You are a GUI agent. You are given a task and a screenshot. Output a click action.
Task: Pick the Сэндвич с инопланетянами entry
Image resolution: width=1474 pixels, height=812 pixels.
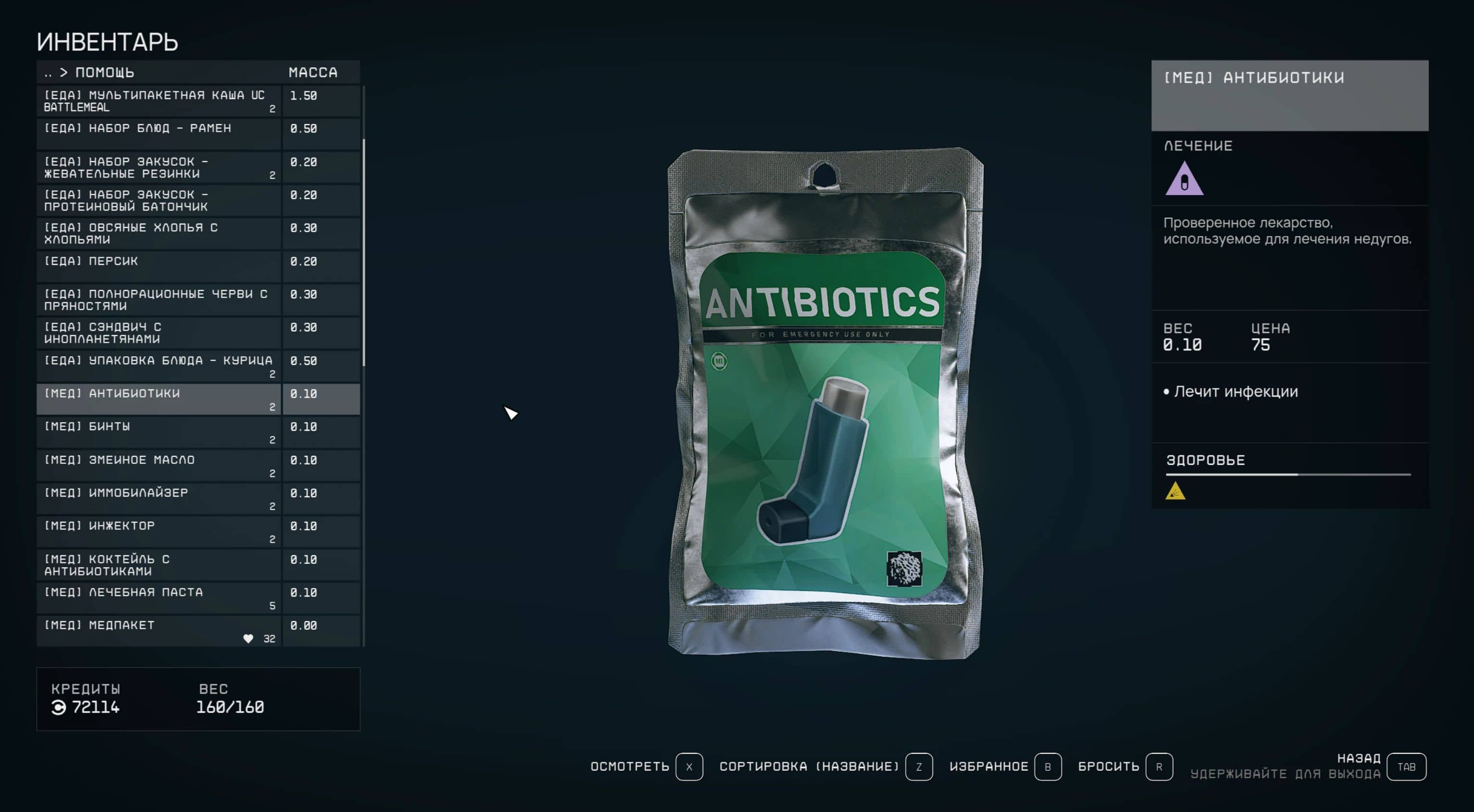click(159, 333)
